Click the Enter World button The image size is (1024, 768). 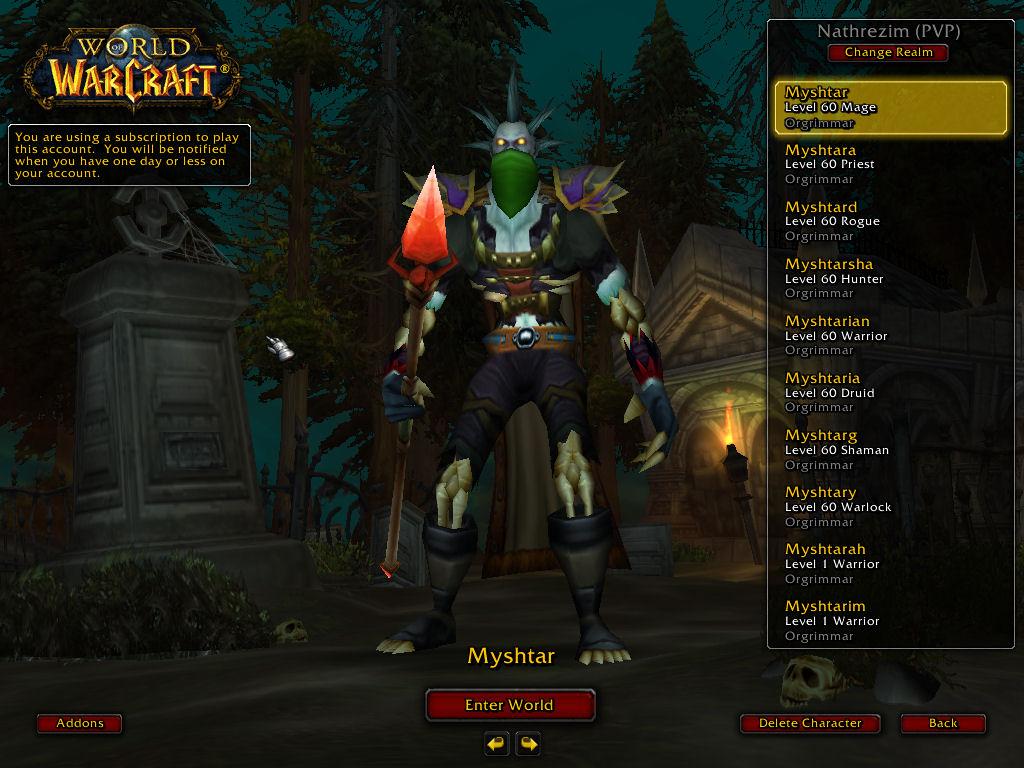click(x=510, y=705)
